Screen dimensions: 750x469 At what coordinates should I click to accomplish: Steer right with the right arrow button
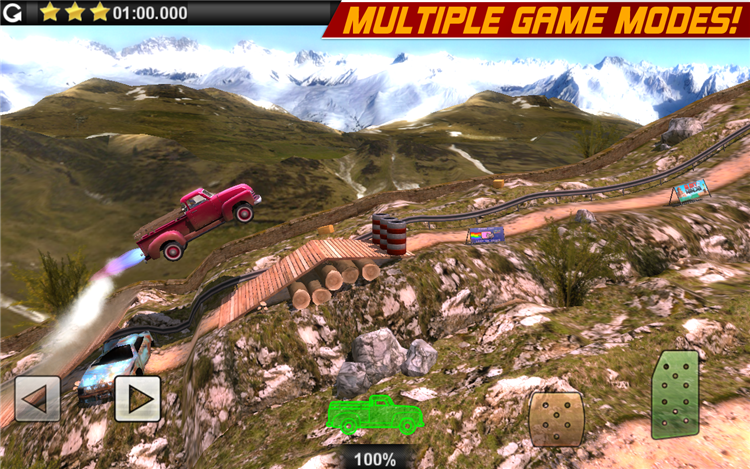point(137,398)
